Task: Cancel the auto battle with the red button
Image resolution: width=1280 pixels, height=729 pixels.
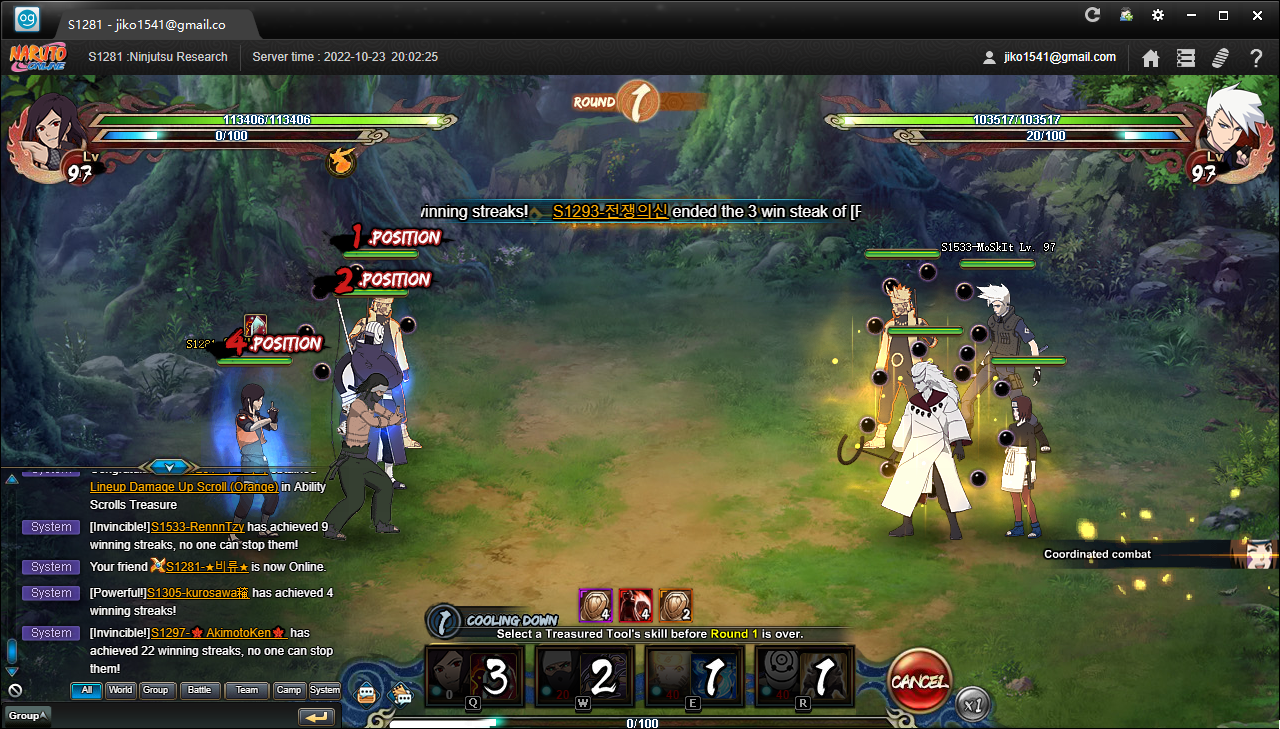Action: point(919,682)
